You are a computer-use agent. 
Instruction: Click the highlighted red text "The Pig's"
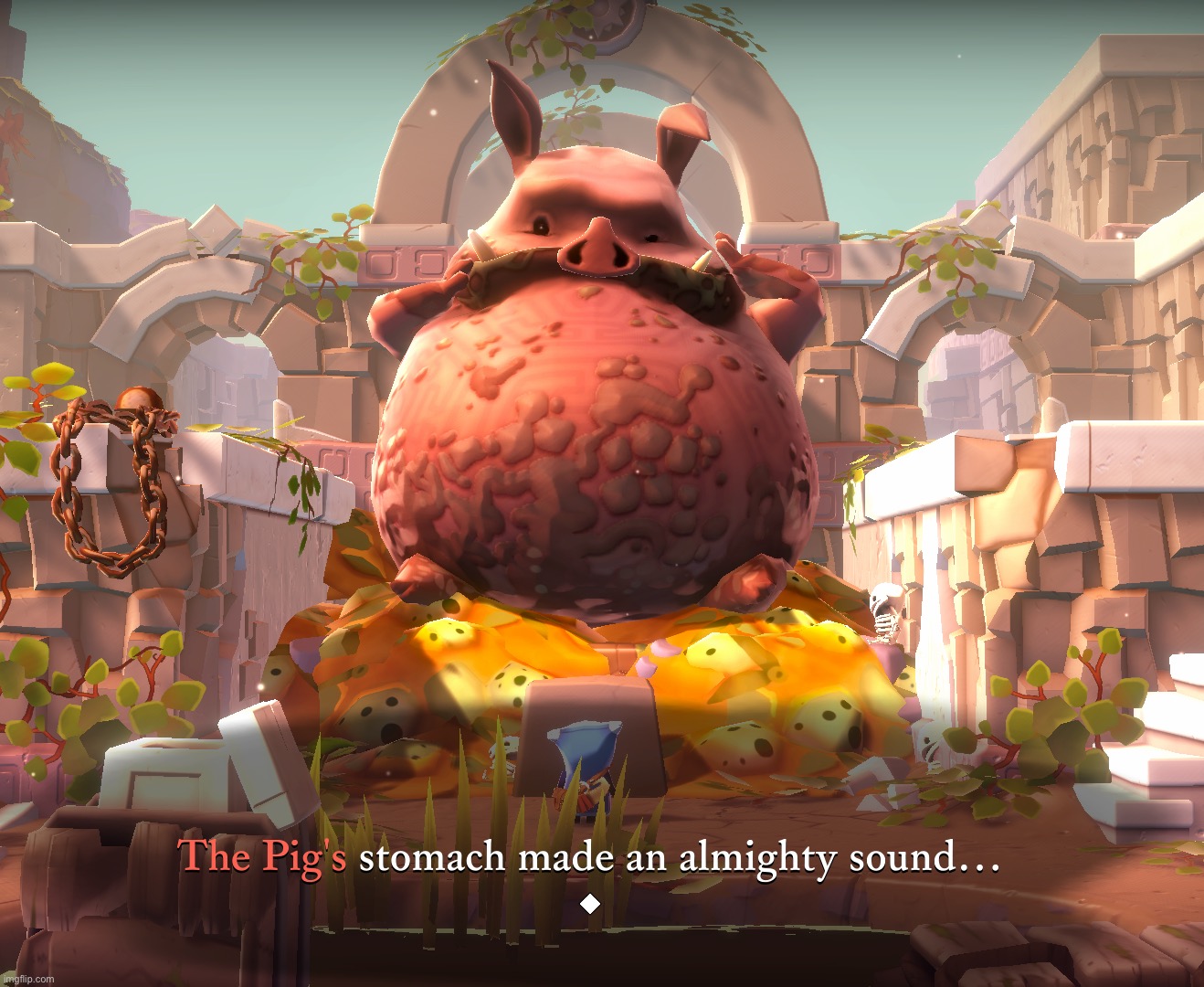coord(261,857)
